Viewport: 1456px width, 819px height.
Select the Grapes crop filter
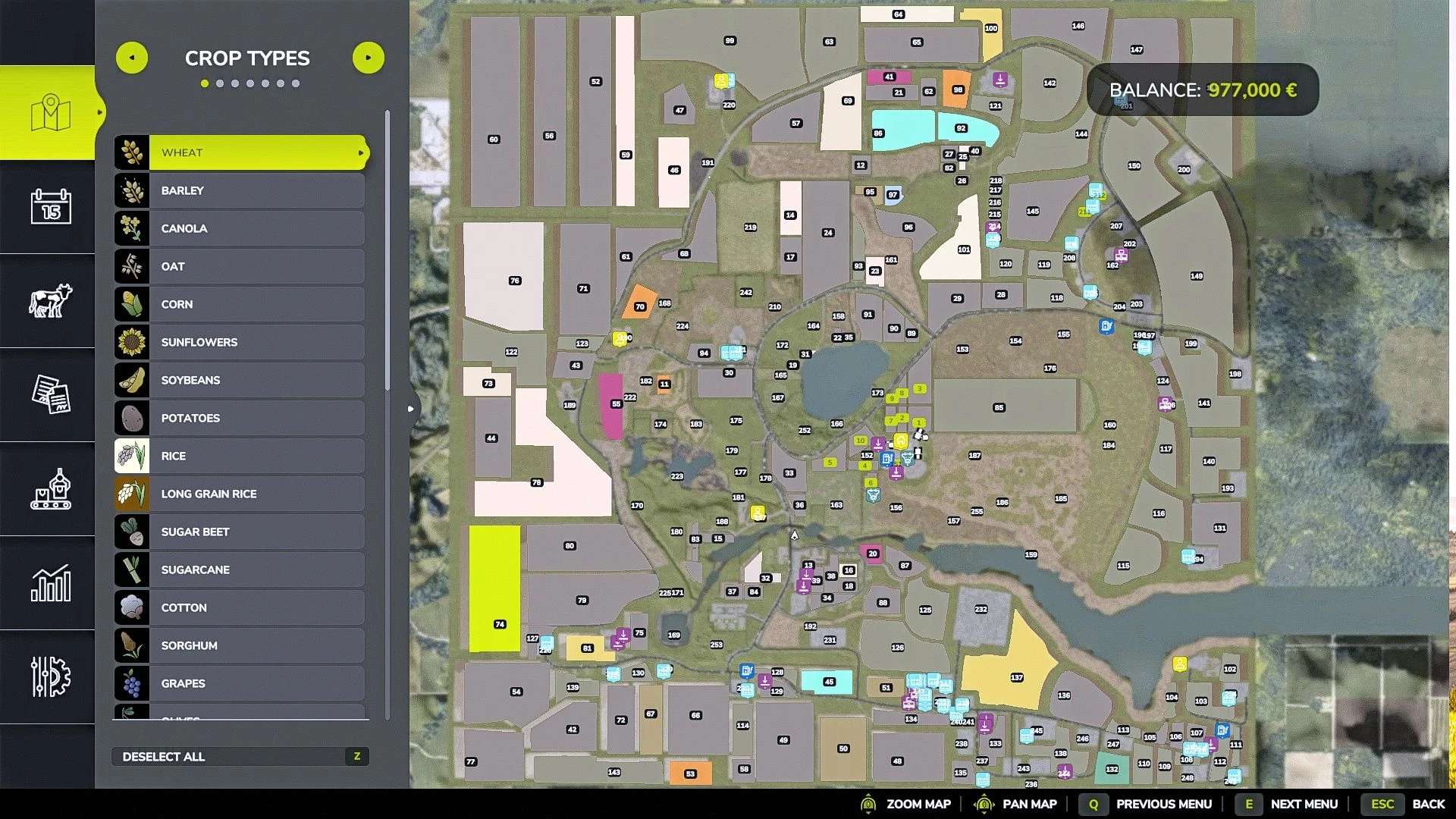pos(241,683)
